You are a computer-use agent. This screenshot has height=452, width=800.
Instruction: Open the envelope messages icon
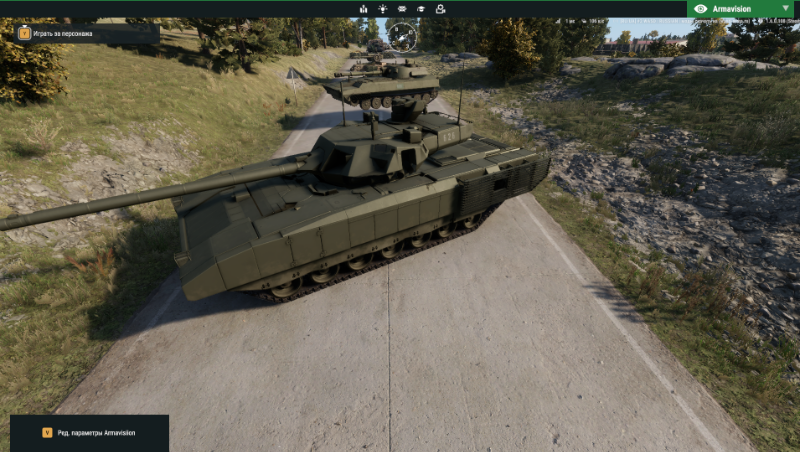click(x=402, y=9)
